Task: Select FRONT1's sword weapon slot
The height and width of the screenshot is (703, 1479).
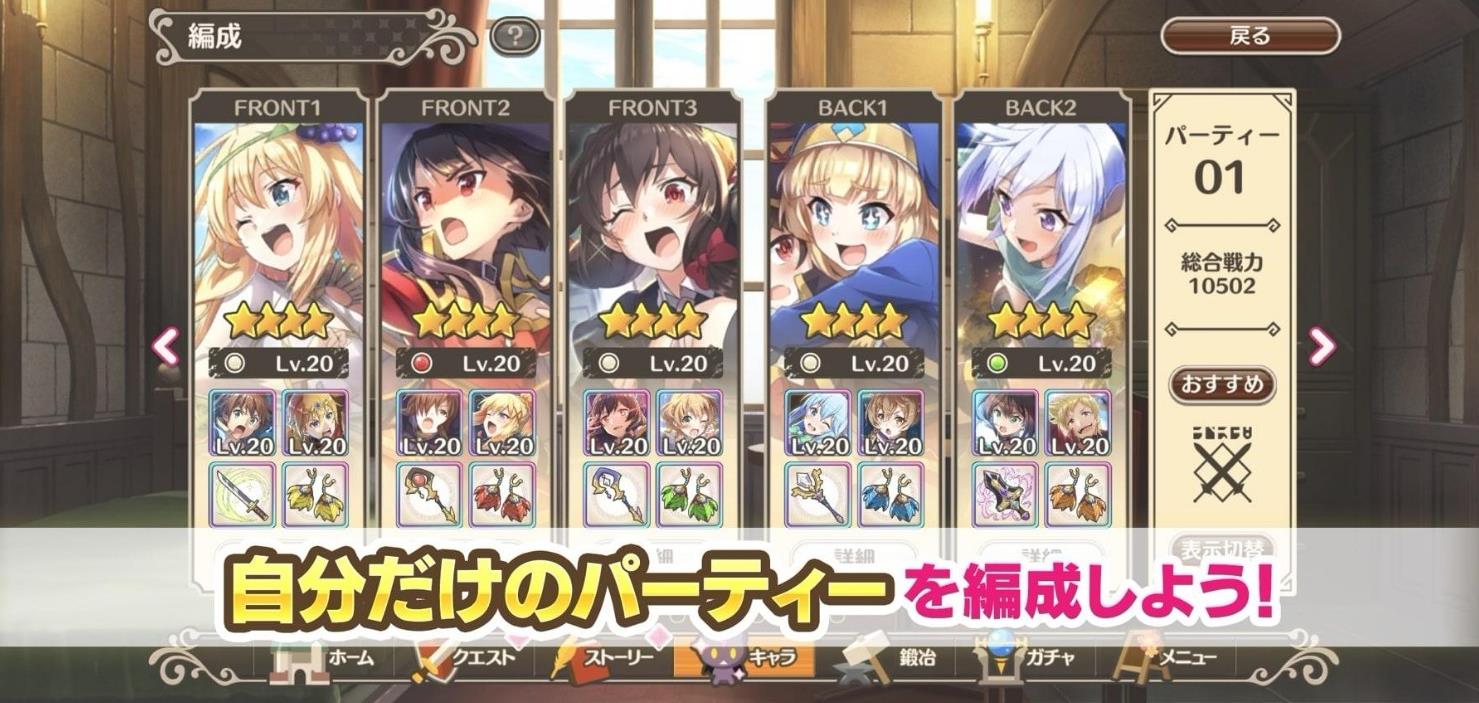Action: pos(243,494)
